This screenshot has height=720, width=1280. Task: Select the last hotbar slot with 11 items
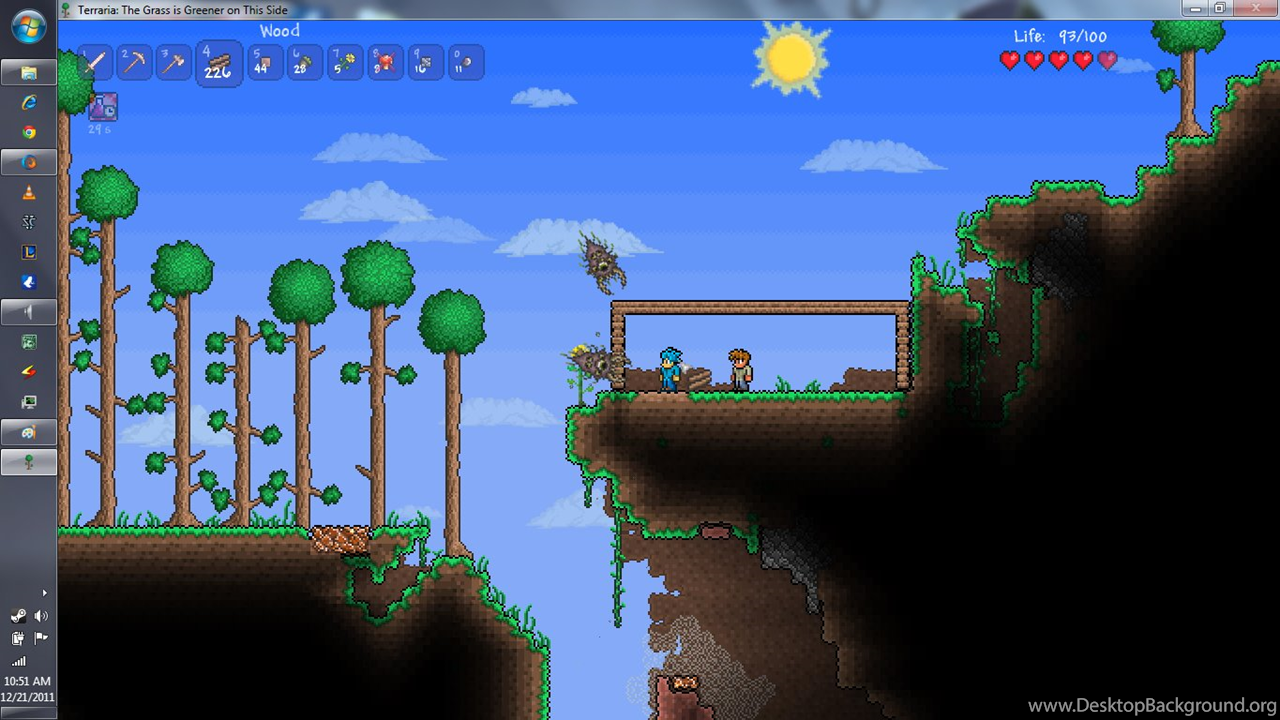[x=465, y=63]
